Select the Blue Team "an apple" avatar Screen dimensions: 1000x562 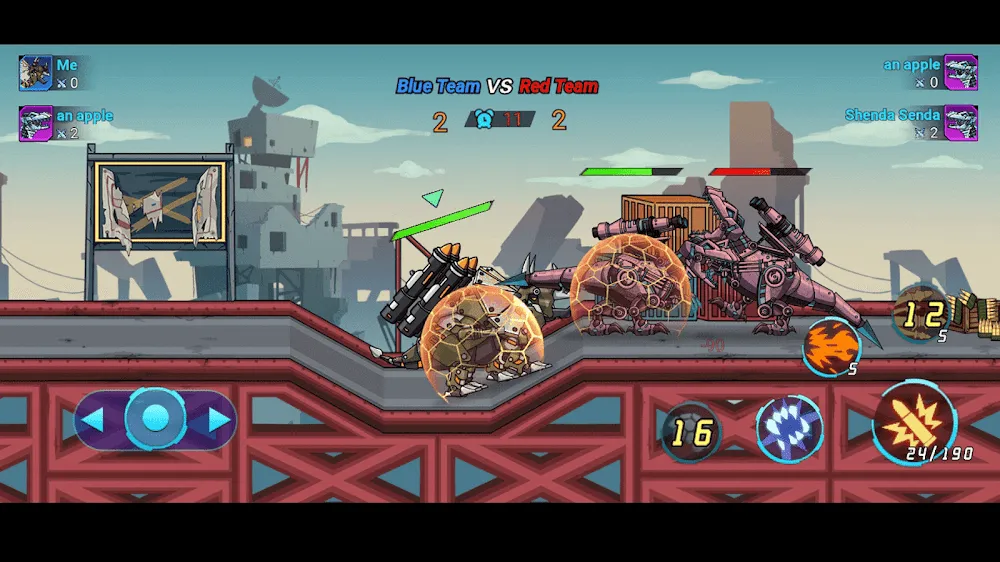[x=35, y=123]
